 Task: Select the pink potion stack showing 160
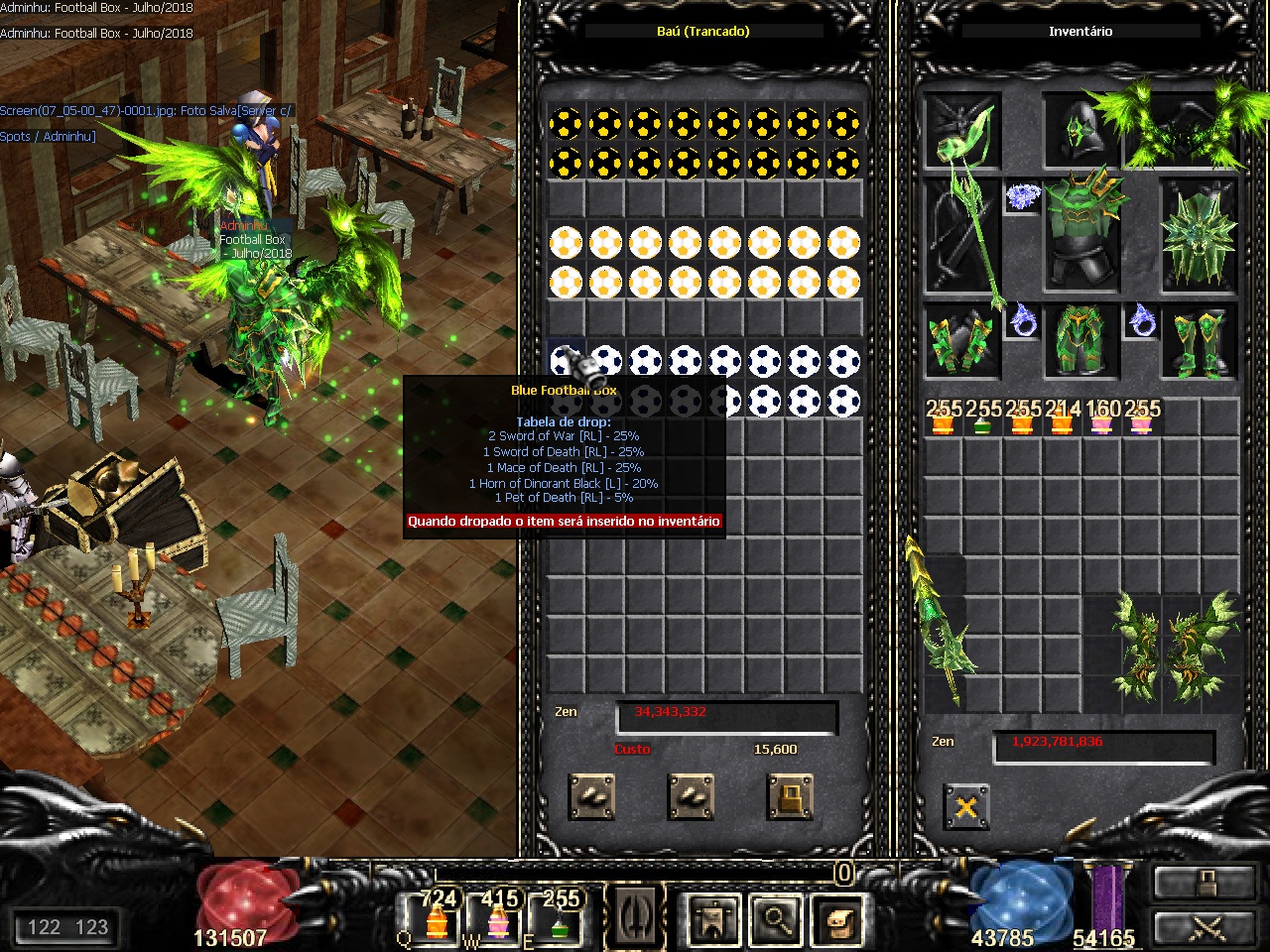point(1101,418)
